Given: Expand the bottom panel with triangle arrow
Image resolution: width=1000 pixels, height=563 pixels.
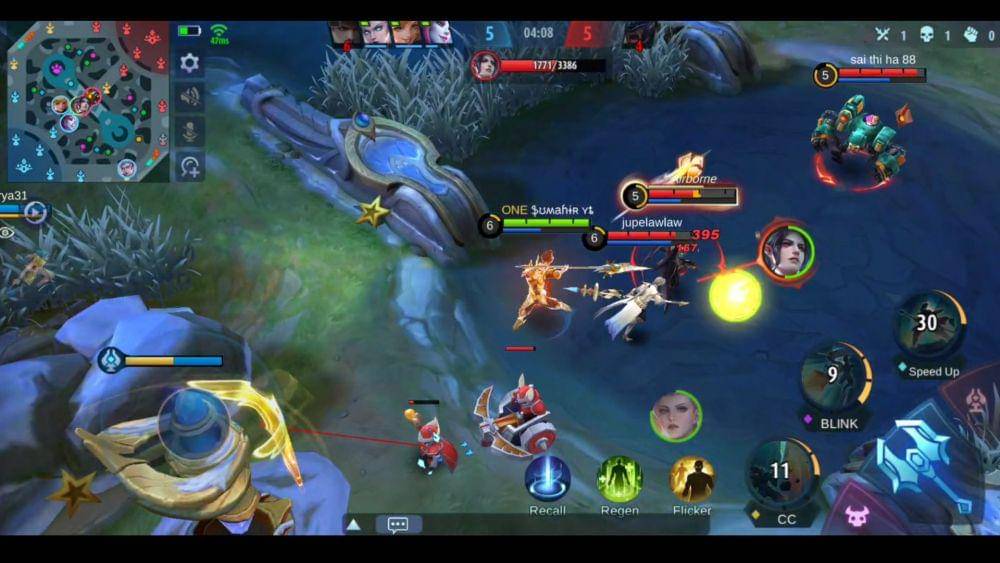Looking at the screenshot, I should click(x=353, y=524).
